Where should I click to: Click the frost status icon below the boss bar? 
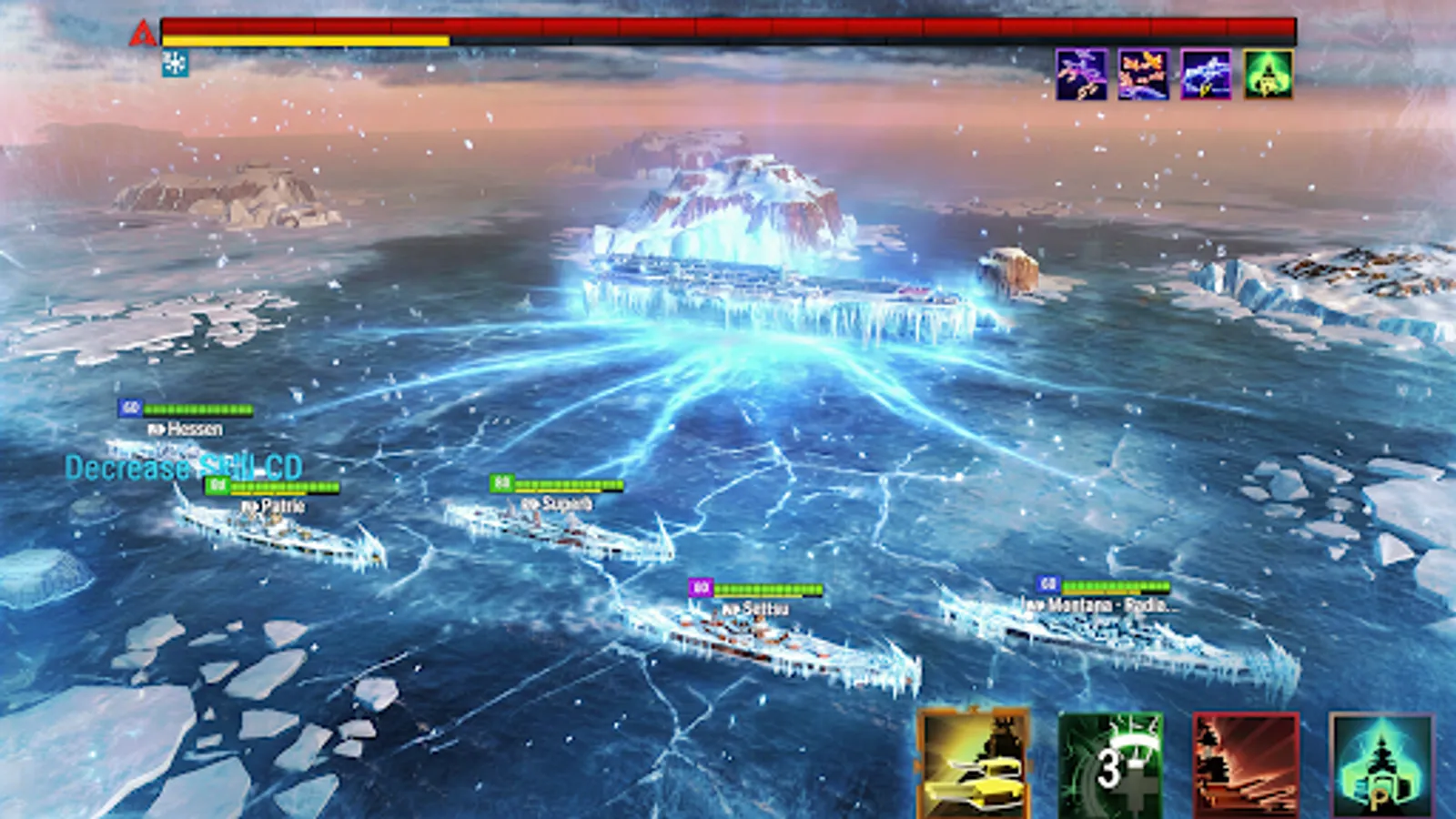click(173, 65)
